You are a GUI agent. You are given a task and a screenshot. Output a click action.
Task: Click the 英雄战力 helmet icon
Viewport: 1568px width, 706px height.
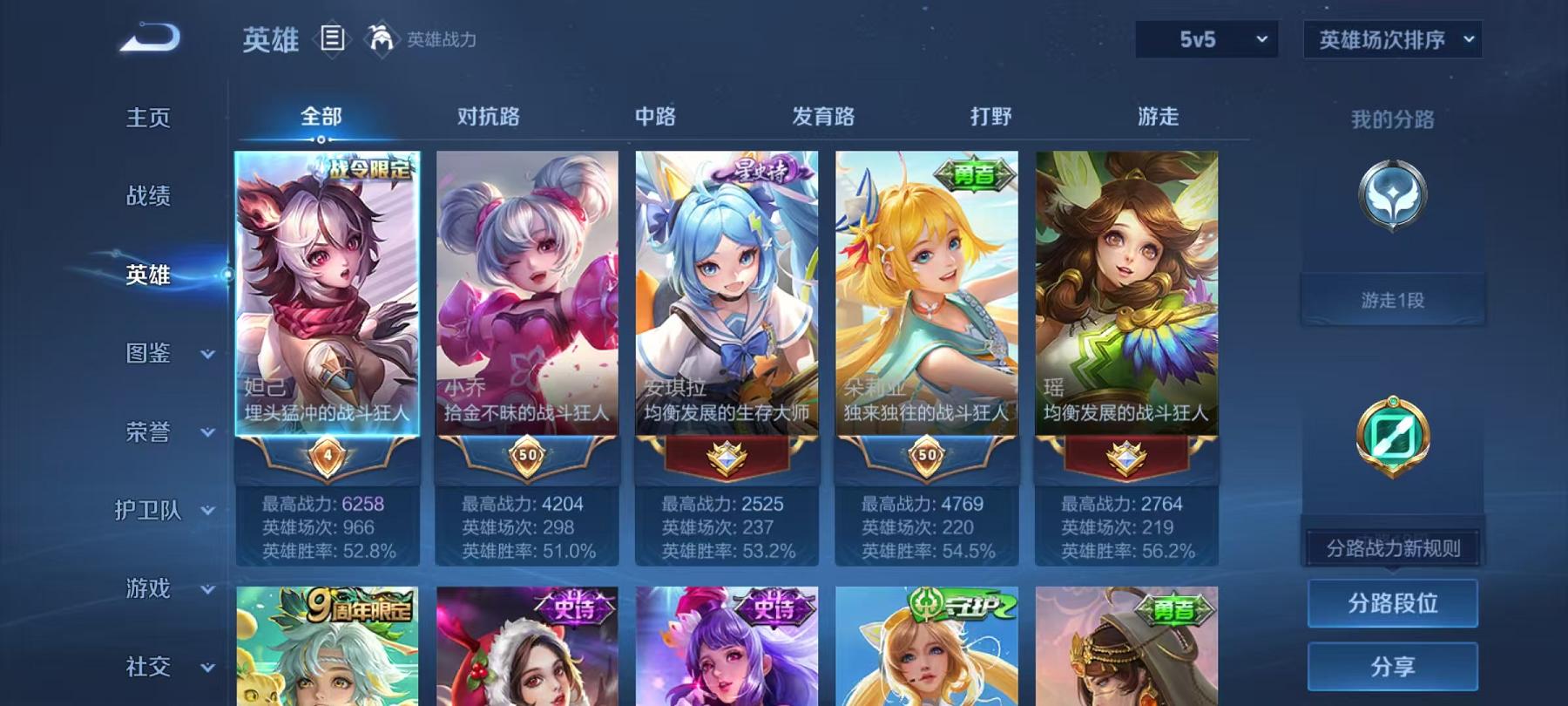tap(375, 38)
